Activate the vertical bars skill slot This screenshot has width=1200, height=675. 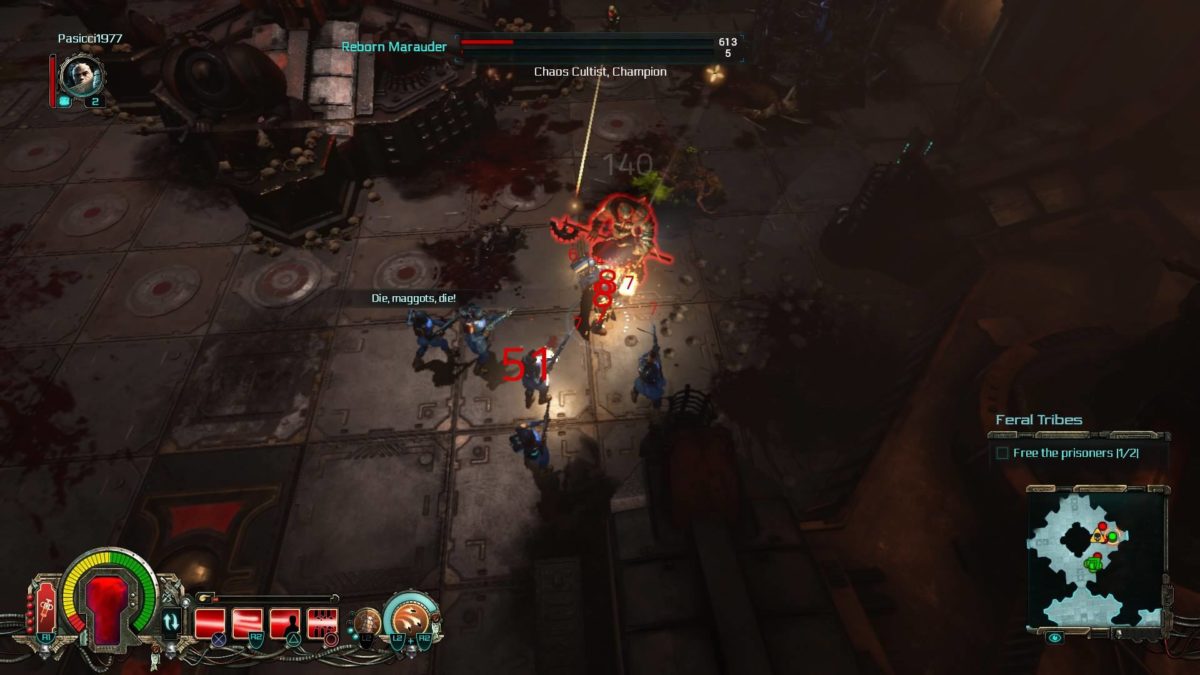click(x=322, y=623)
